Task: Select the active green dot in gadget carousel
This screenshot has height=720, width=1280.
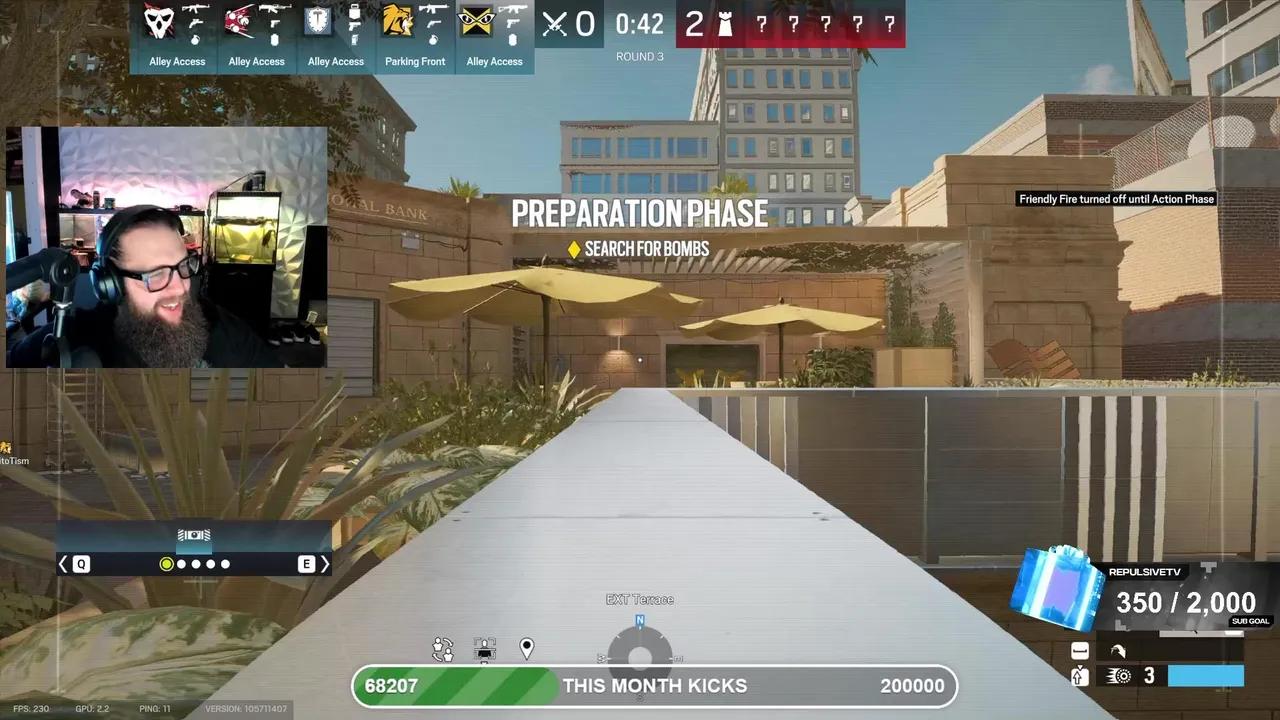Action: tap(166, 564)
